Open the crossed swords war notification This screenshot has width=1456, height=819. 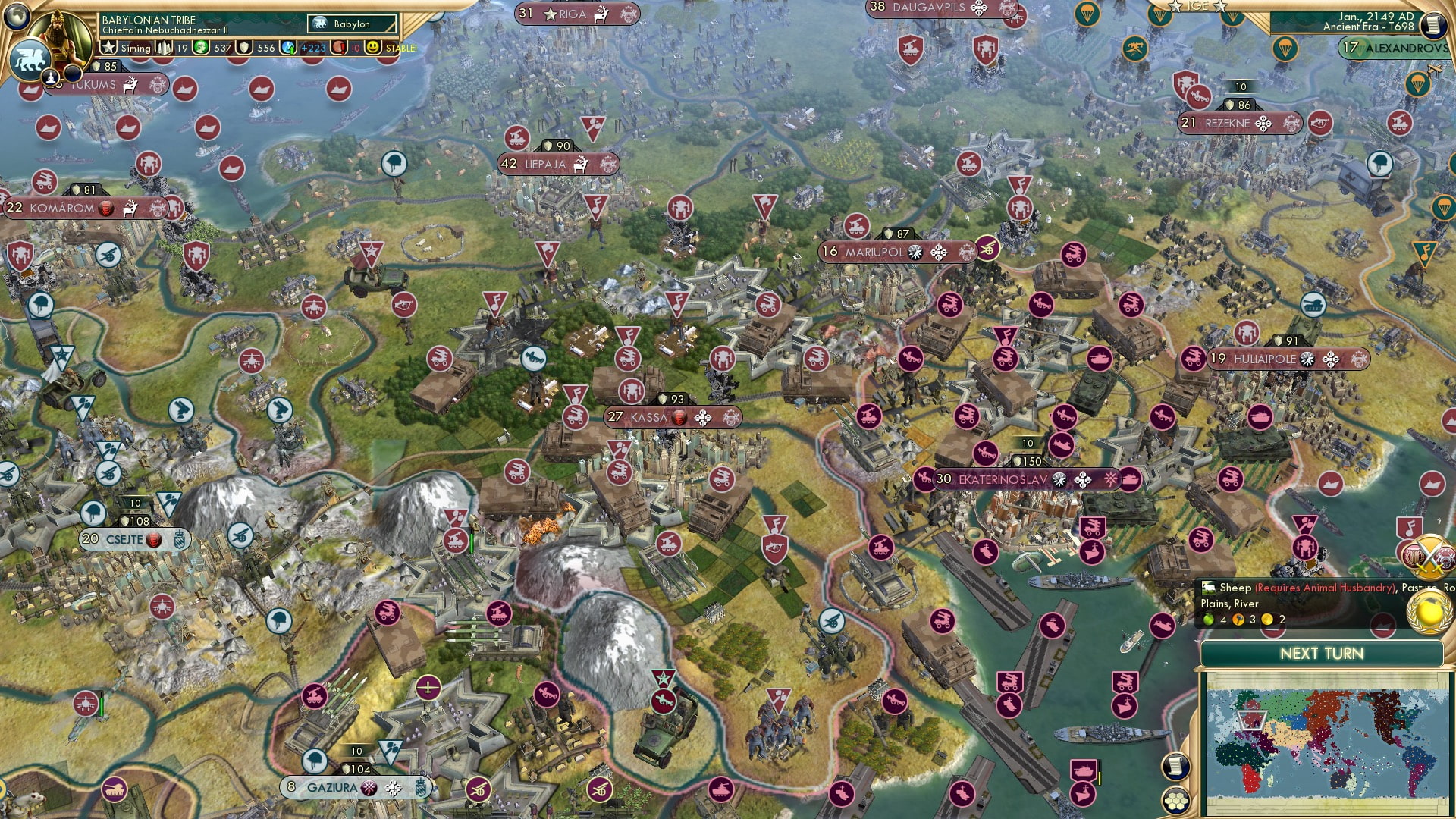coord(1429,557)
